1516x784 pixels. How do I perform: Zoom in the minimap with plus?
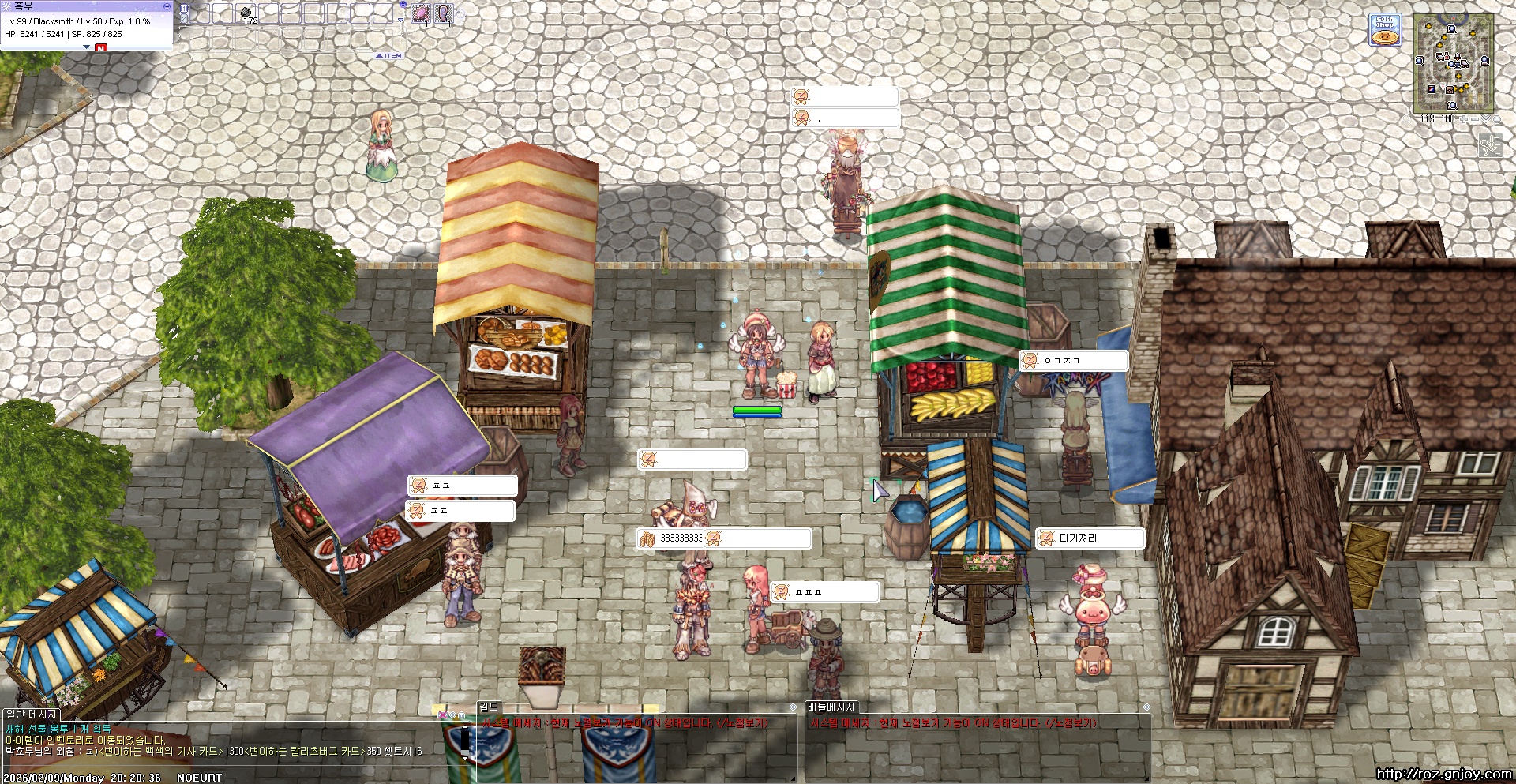[x=1464, y=119]
